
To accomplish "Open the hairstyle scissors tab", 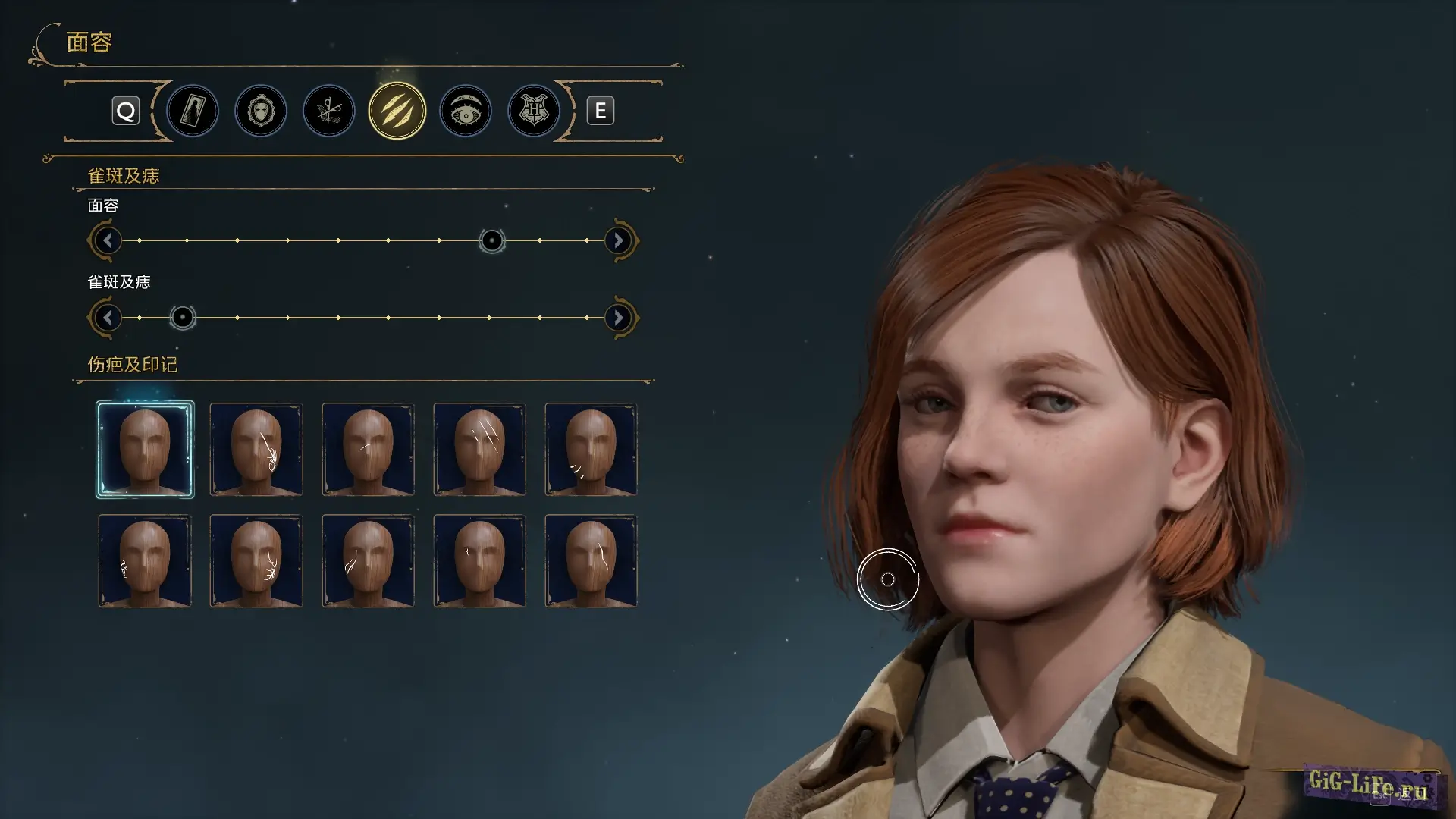I will point(329,111).
